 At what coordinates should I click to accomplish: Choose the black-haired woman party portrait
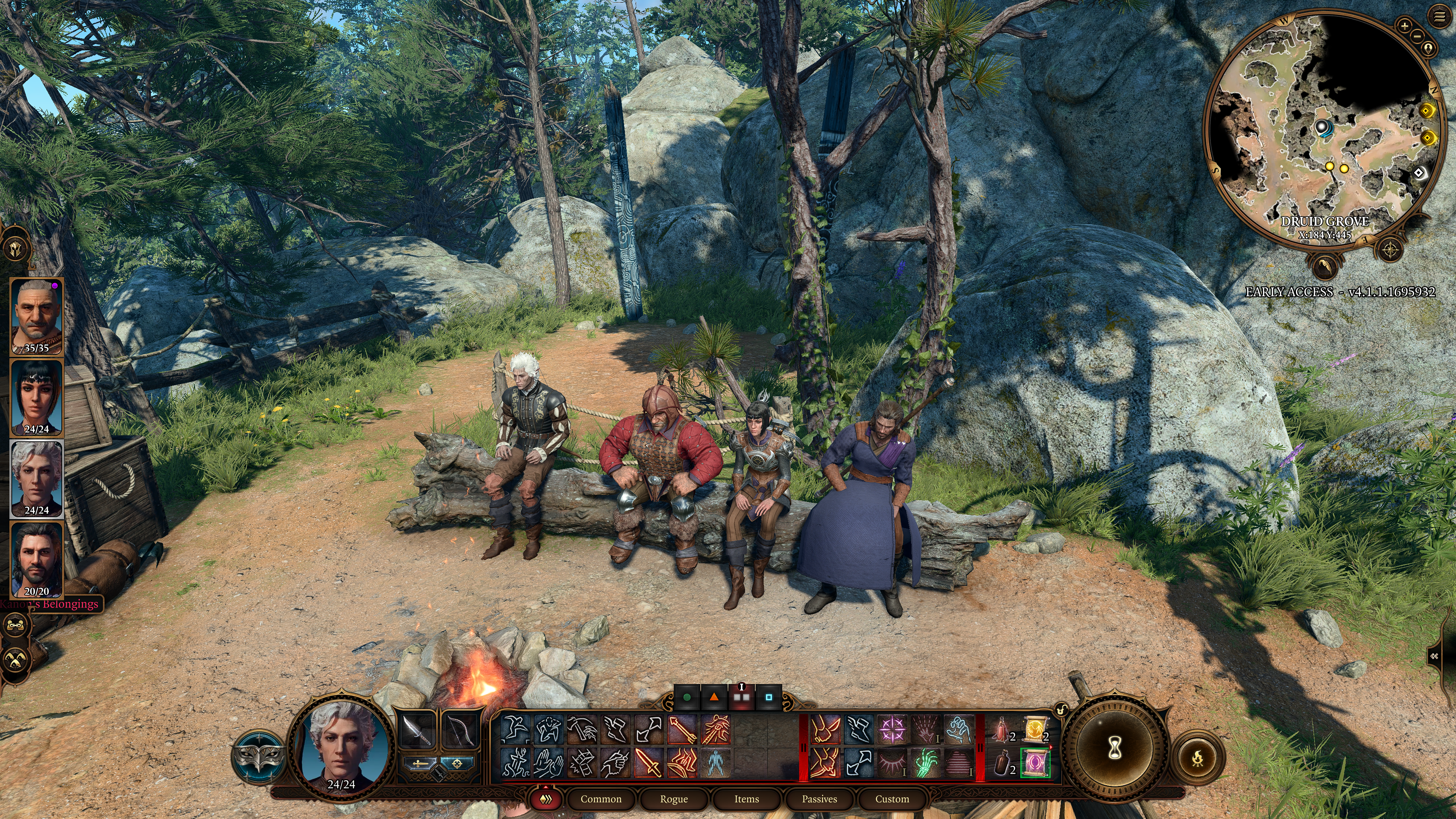pos(37,397)
